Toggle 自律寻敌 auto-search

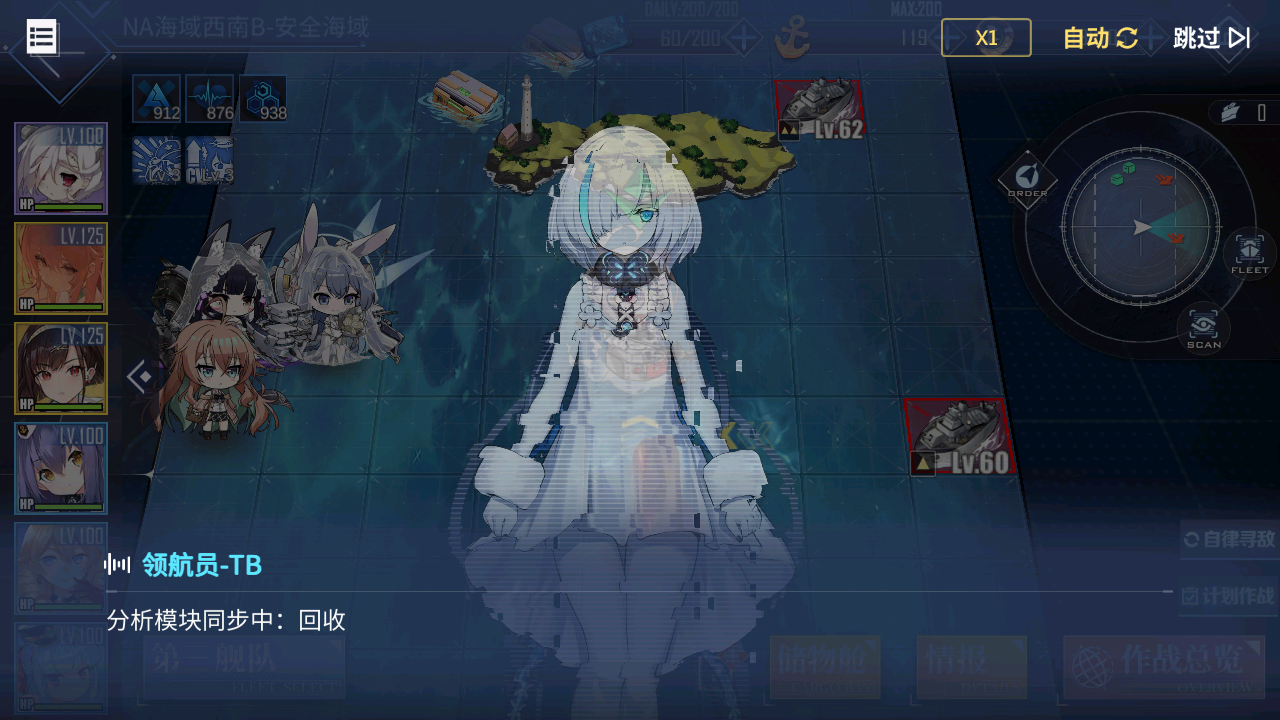[x=1229, y=540]
